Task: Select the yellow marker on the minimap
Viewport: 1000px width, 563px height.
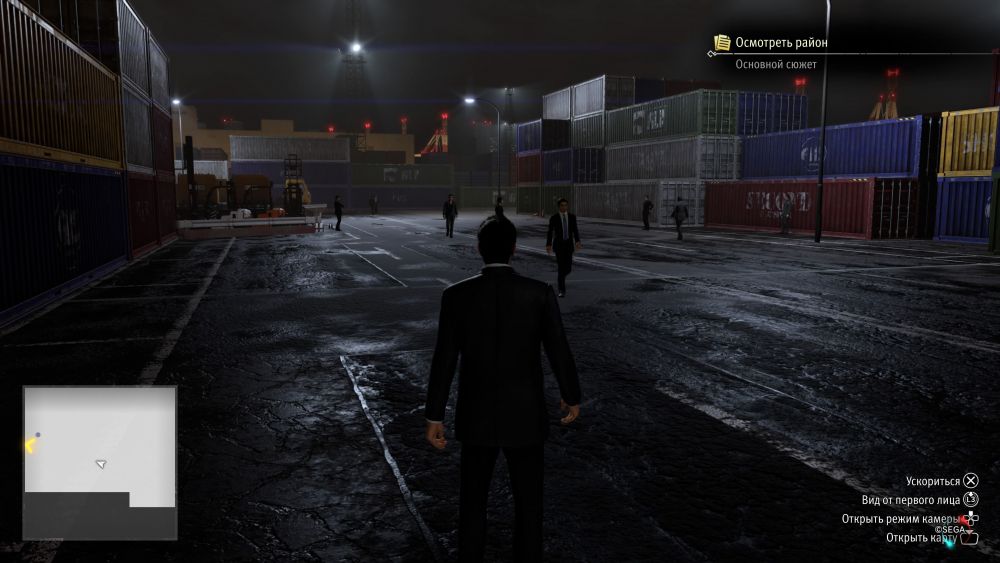Action: 29,446
